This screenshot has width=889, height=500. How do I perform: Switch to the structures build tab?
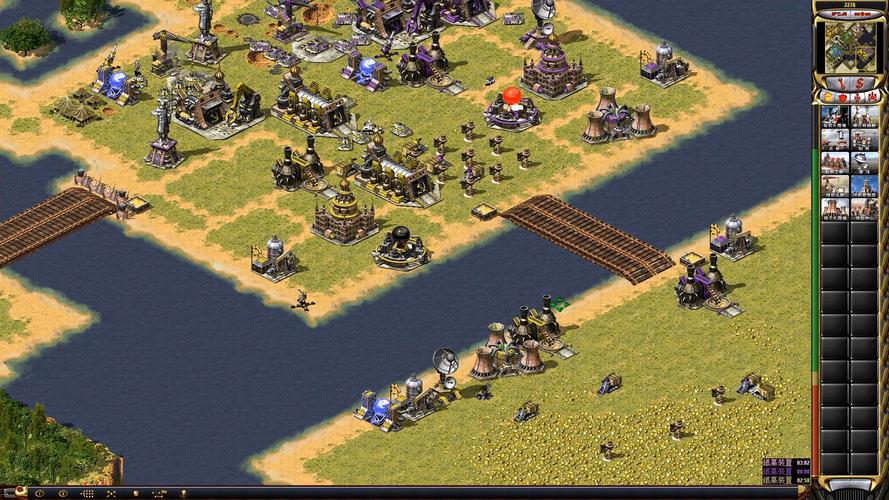click(827, 97)
